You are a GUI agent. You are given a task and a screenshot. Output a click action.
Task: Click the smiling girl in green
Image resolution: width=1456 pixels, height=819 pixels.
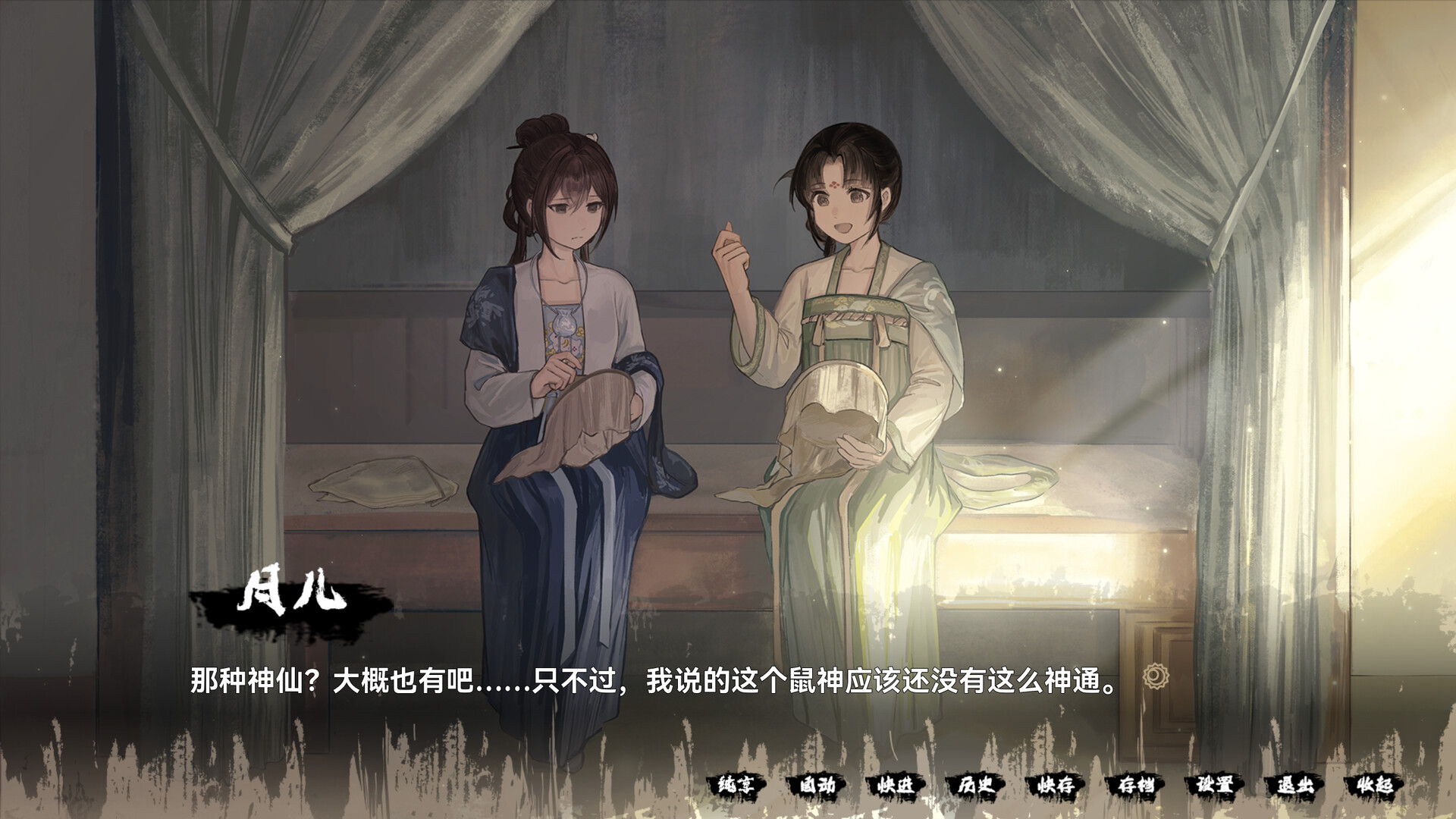842,303
